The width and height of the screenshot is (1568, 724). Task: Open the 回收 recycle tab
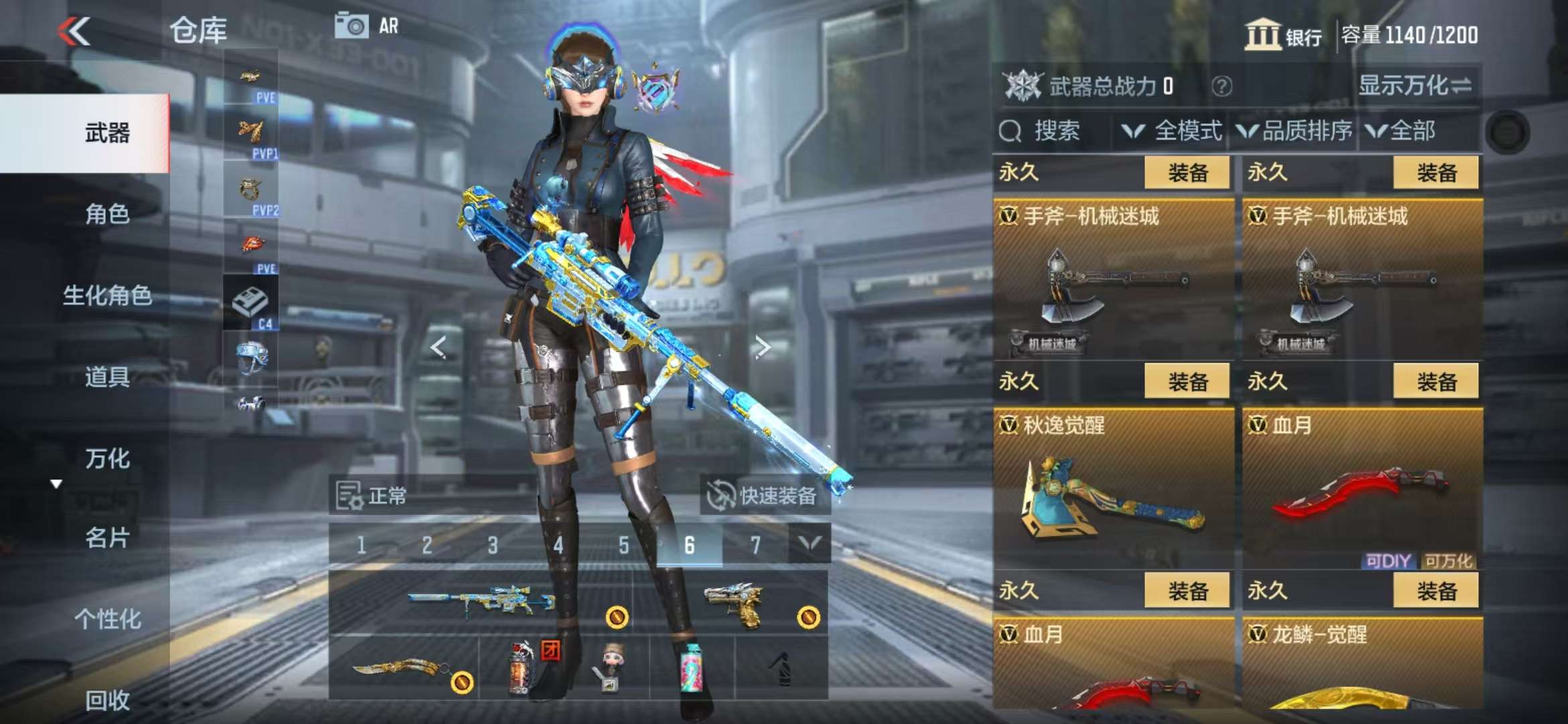coord(107,700)
